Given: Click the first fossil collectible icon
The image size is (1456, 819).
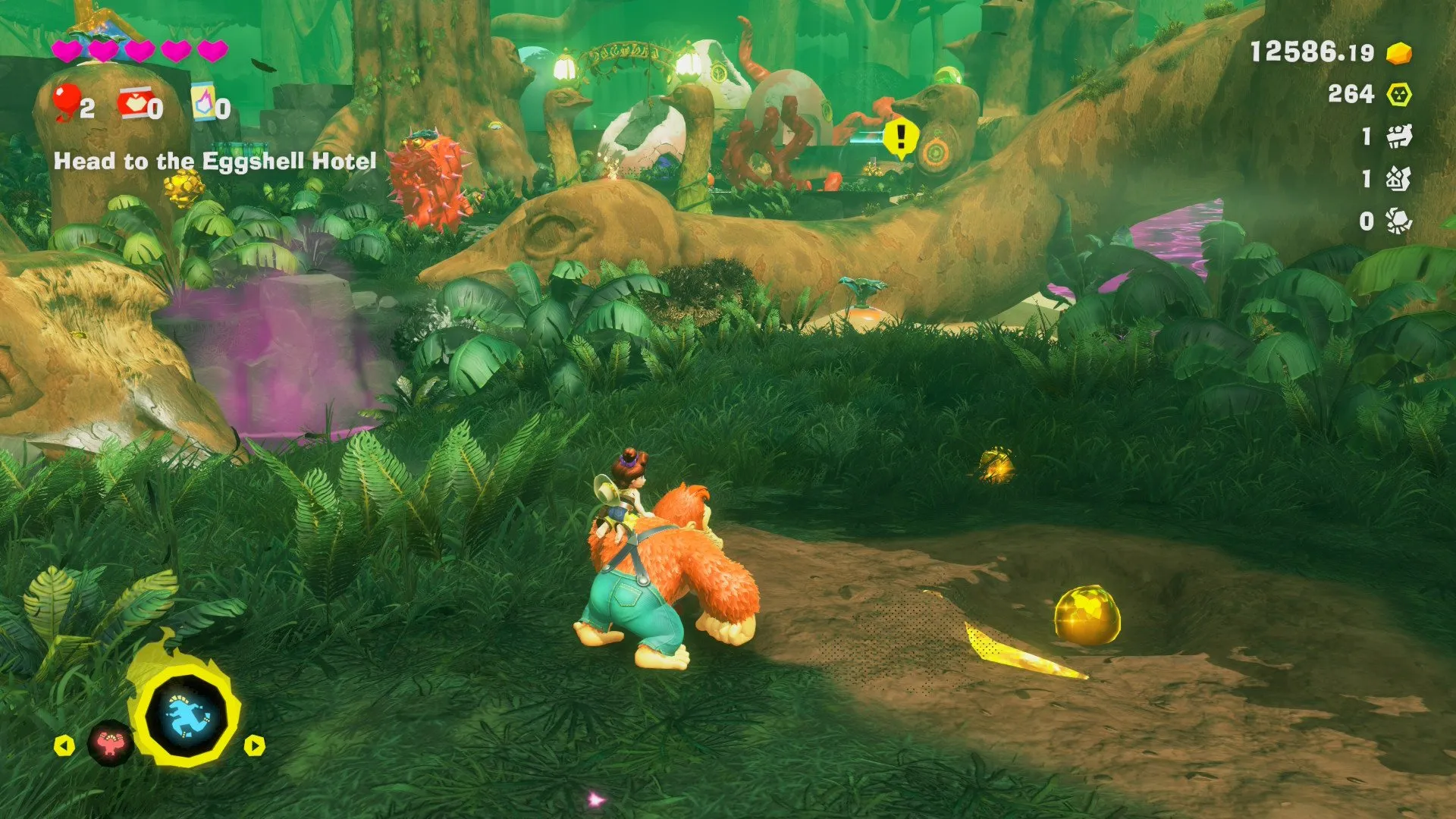Looking at the screenshot, I should tap(1401, 137).
